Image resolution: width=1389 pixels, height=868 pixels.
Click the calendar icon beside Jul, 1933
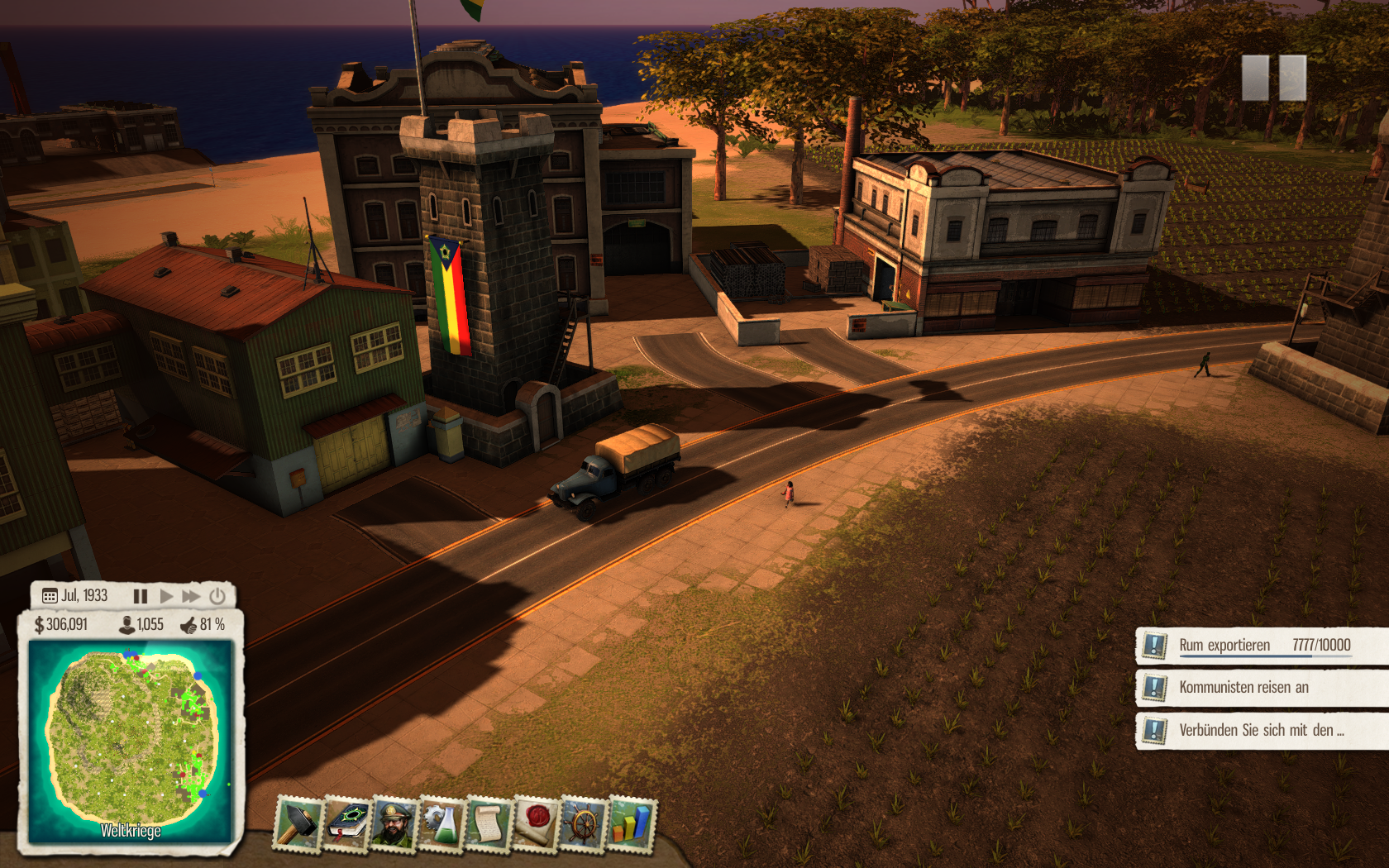(50, 596)
